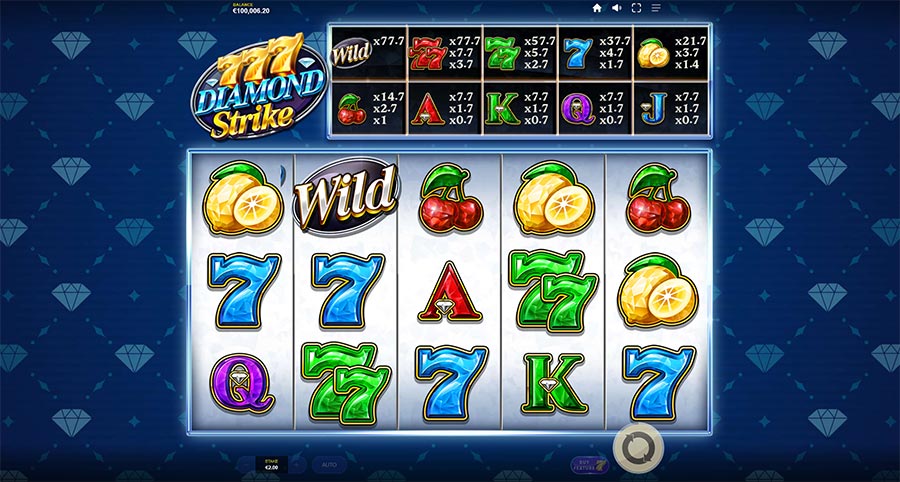Image resolution: width=900 pixels, height=482 pixels.
Task: Open the hamburger menu
Action: click(656, 8)
